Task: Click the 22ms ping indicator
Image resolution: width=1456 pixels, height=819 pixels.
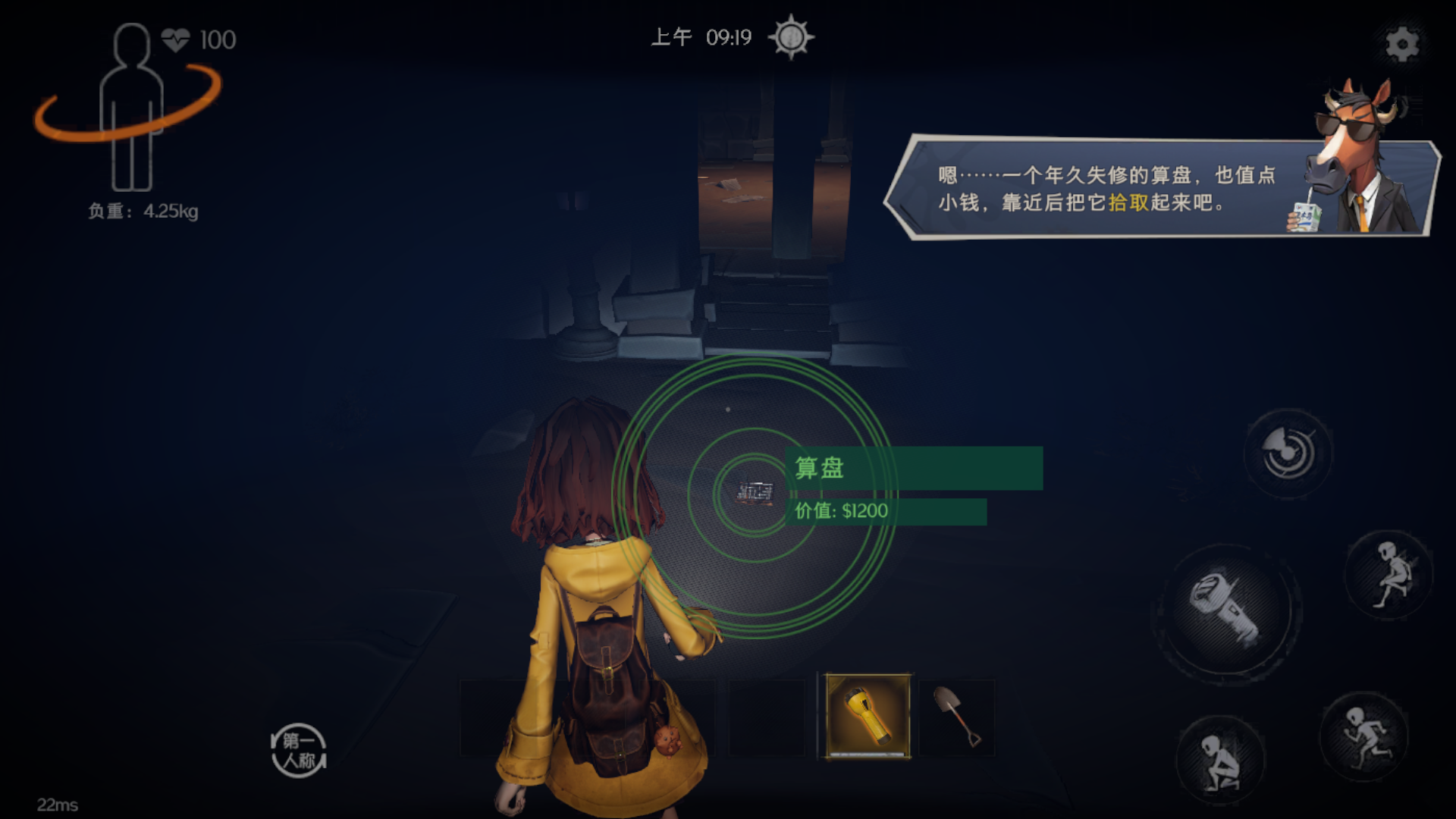Action: 57,802
